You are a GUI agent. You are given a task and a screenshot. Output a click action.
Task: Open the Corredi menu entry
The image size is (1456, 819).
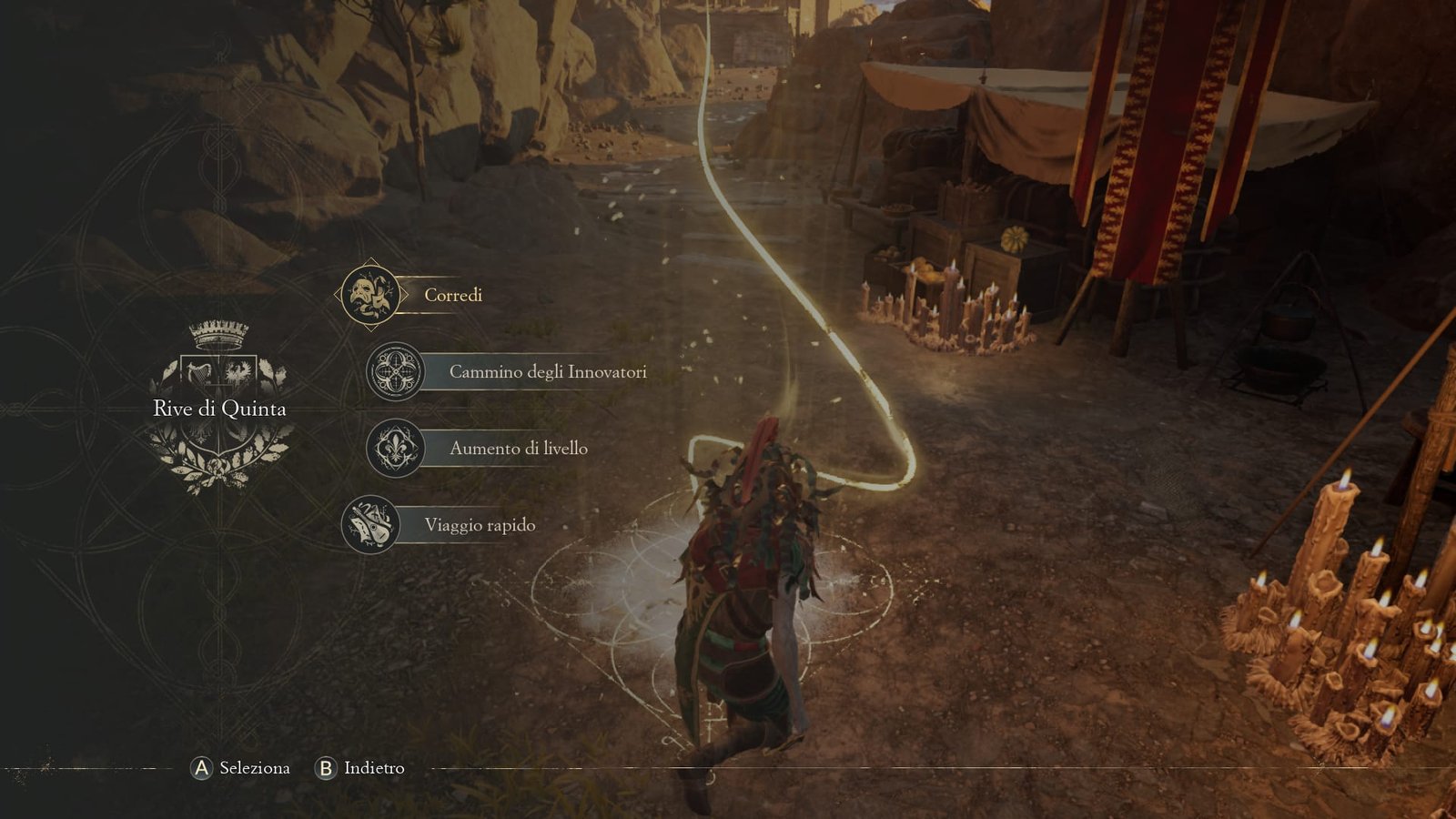[x=453, y=295]
